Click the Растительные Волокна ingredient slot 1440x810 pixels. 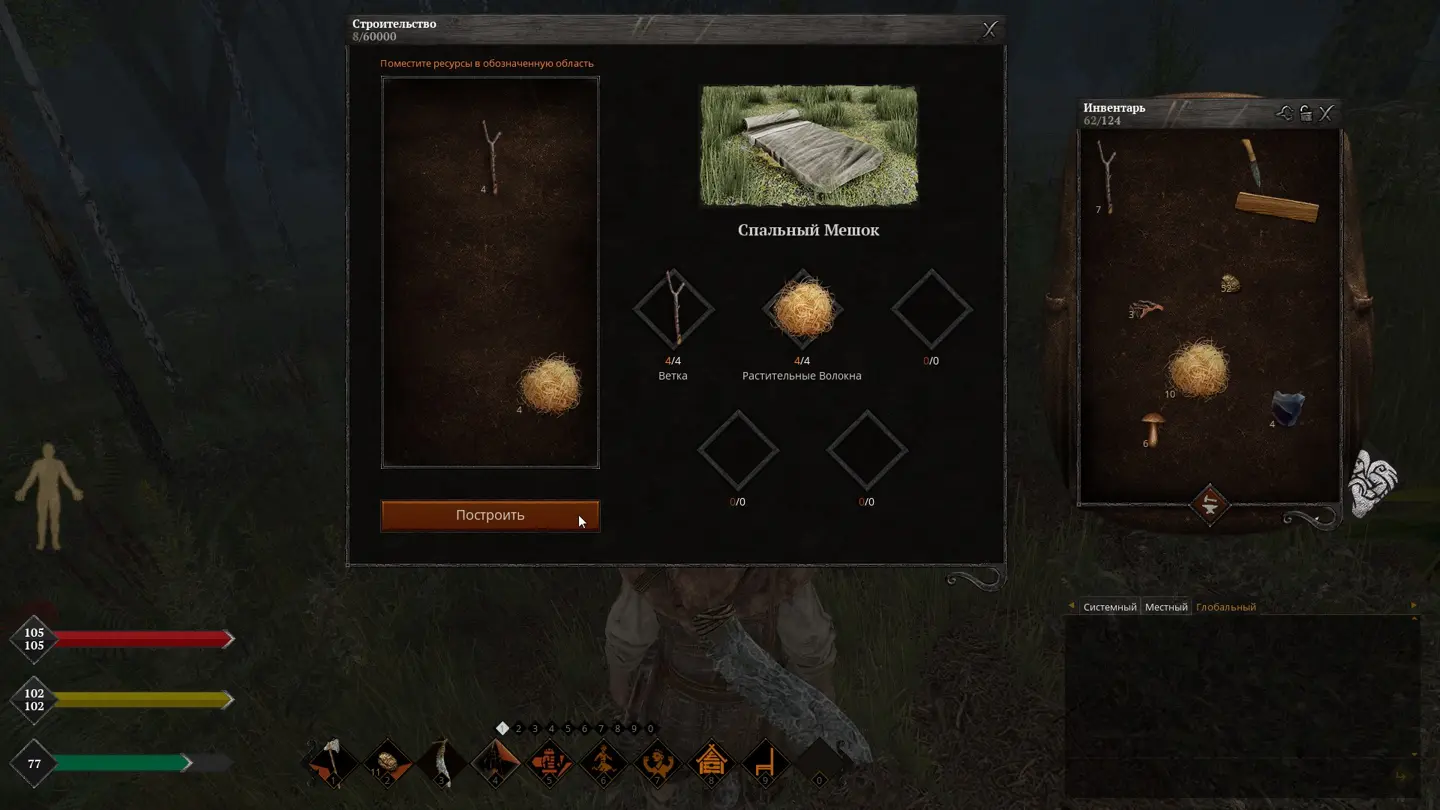(802, 310)
